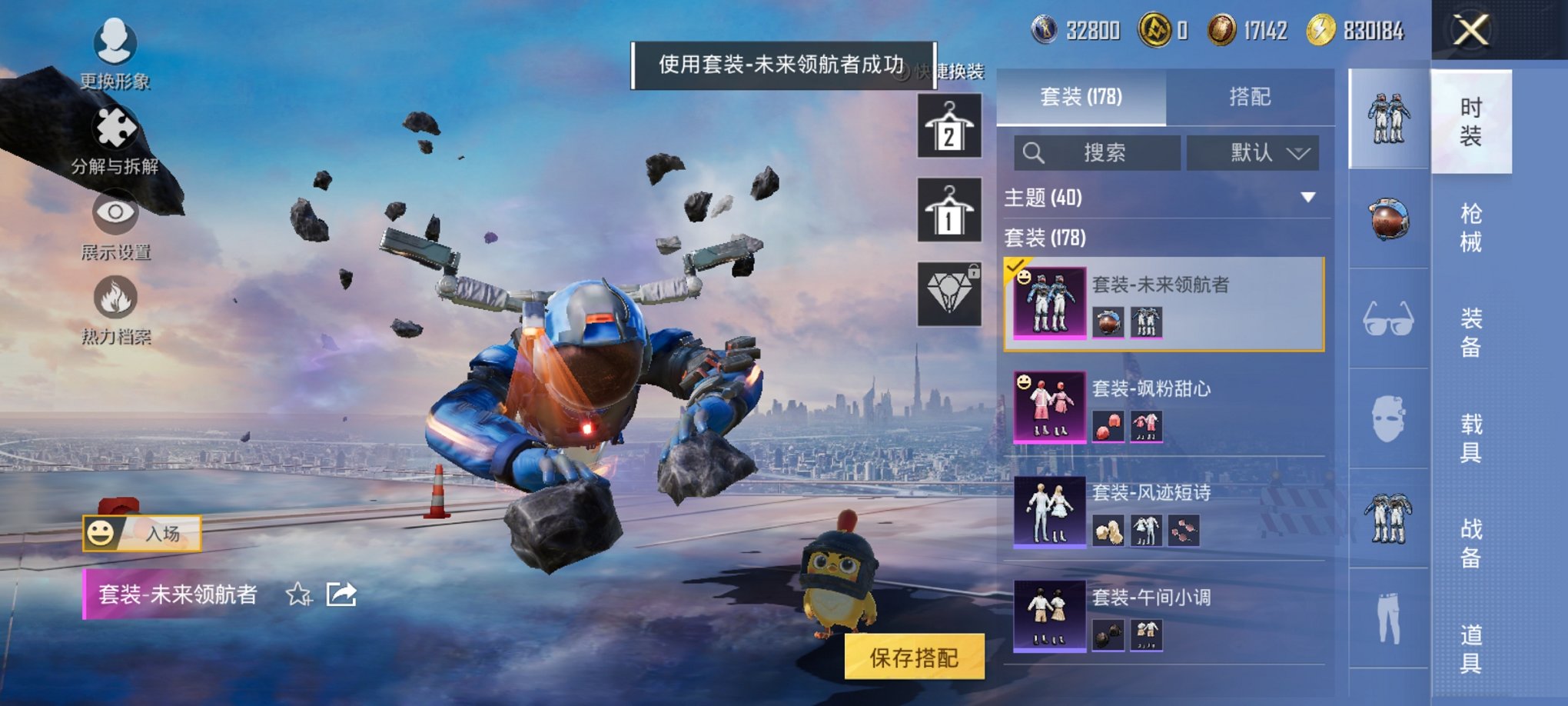
Task: Switch to the 搭配 tab
Action: pos(1250,97)
